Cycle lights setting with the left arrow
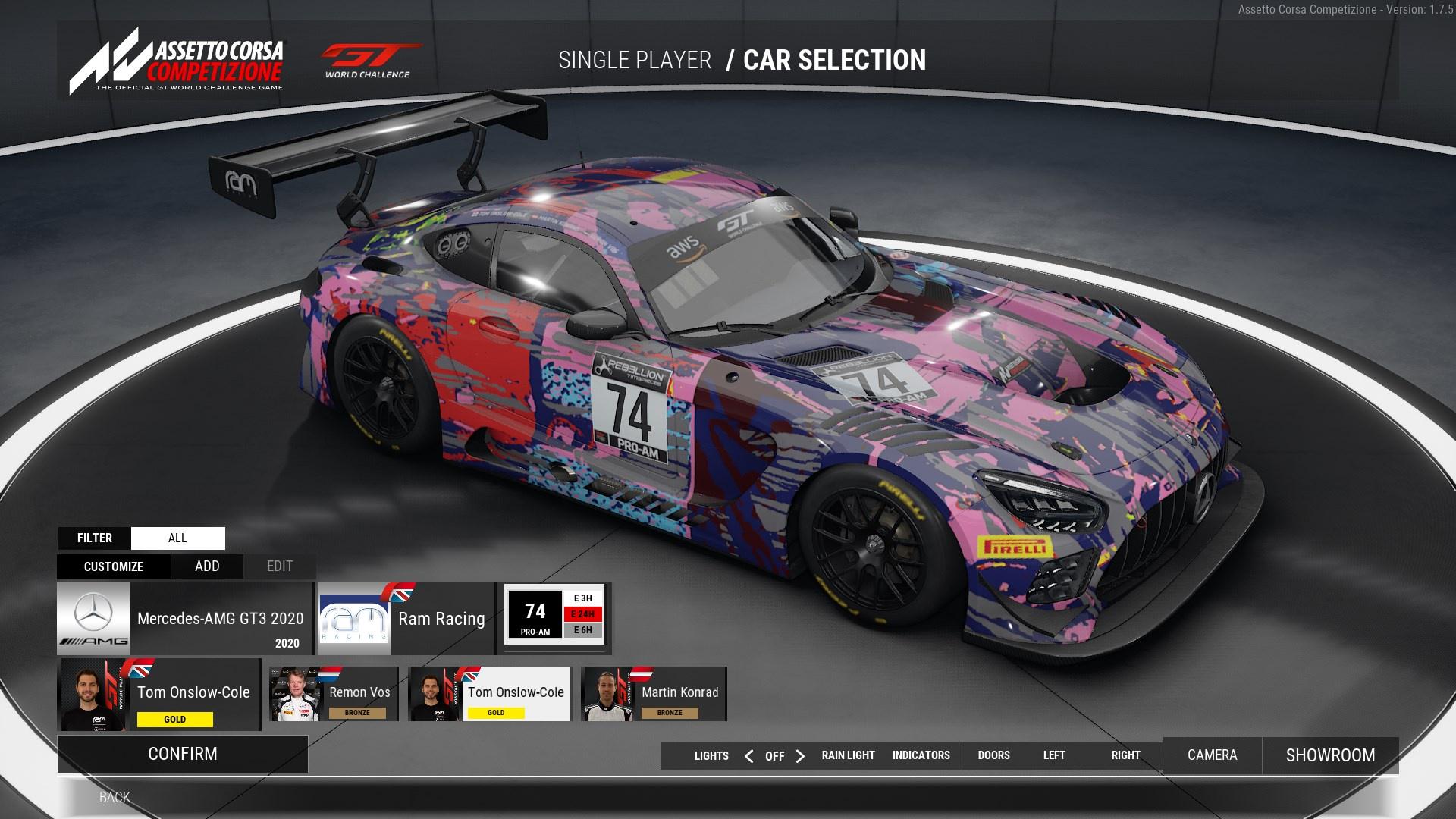 point(748,756)
